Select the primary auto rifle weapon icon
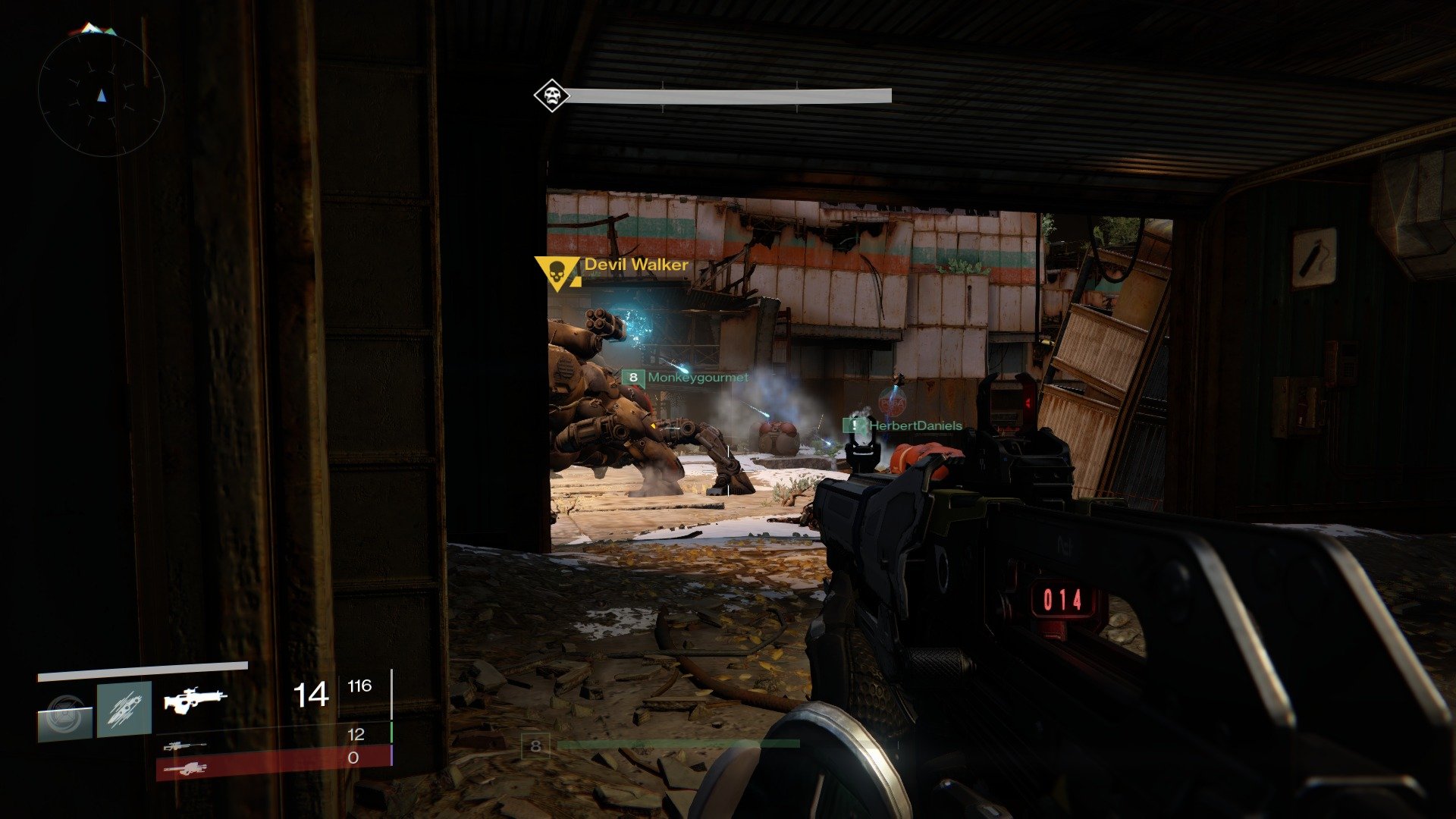 pos(195,699)
